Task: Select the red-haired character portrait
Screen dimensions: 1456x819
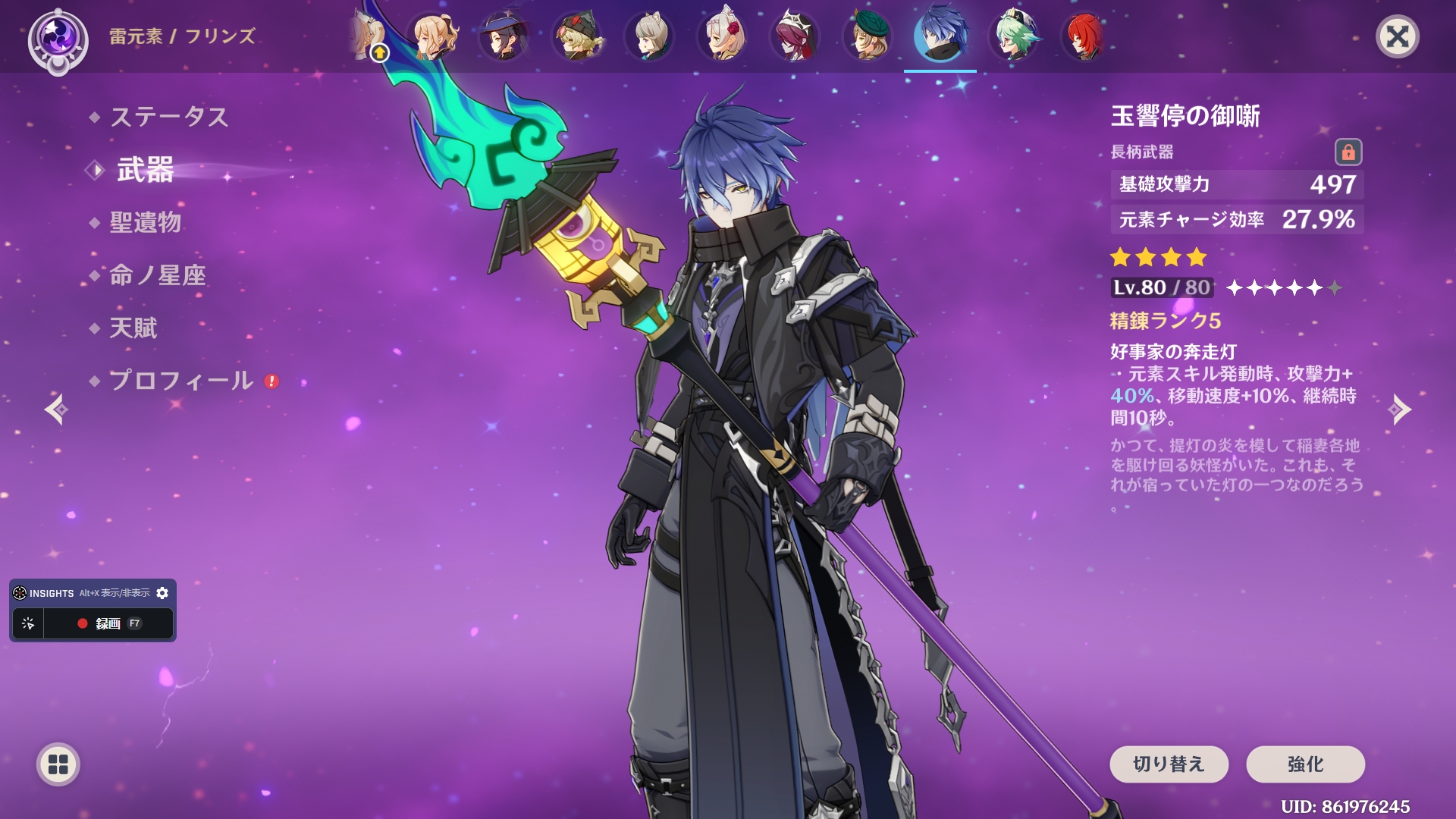Action: click(x=1085, y=36)
